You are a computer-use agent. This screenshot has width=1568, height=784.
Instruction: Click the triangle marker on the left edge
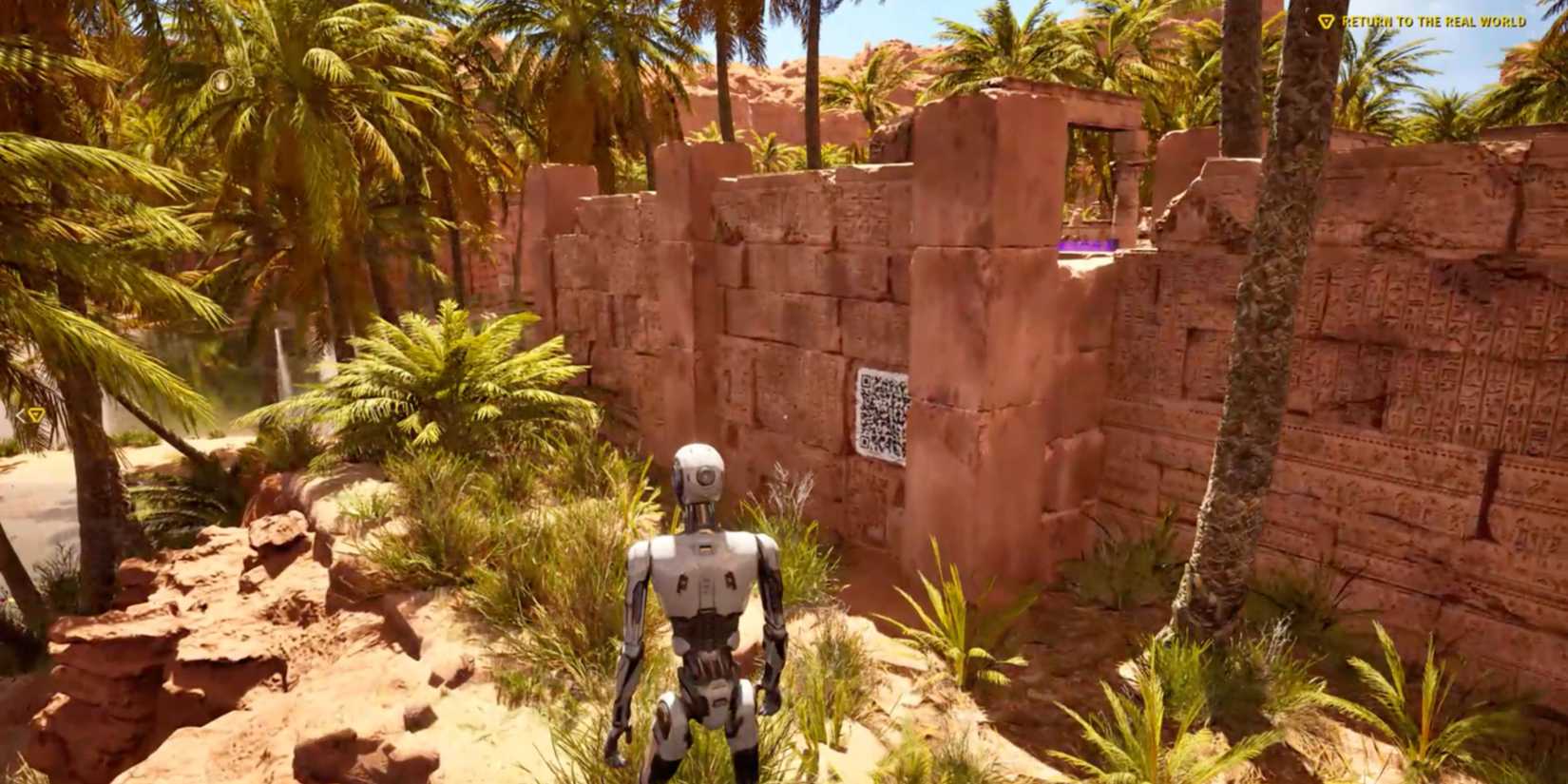pos(35,415)
